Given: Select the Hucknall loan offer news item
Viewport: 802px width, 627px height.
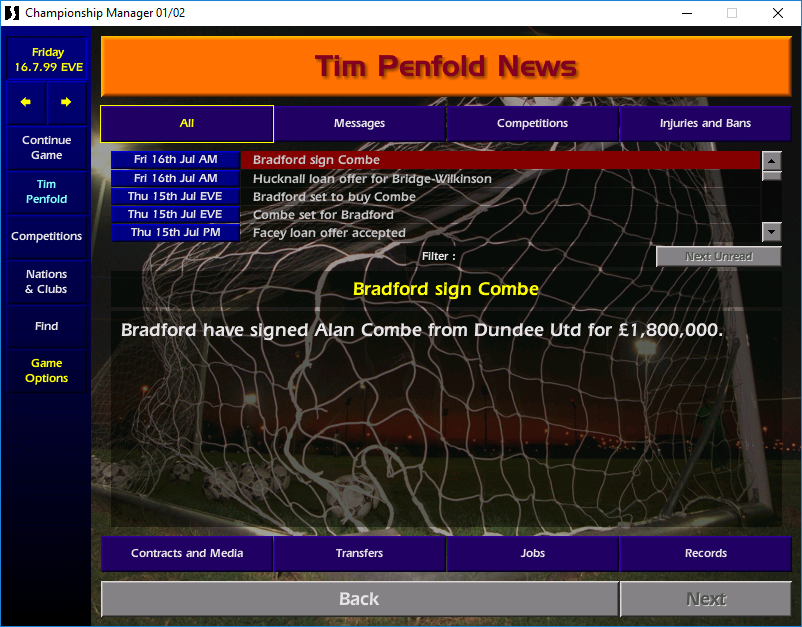Looking at the screenshot, I should (x=372, y=179).
